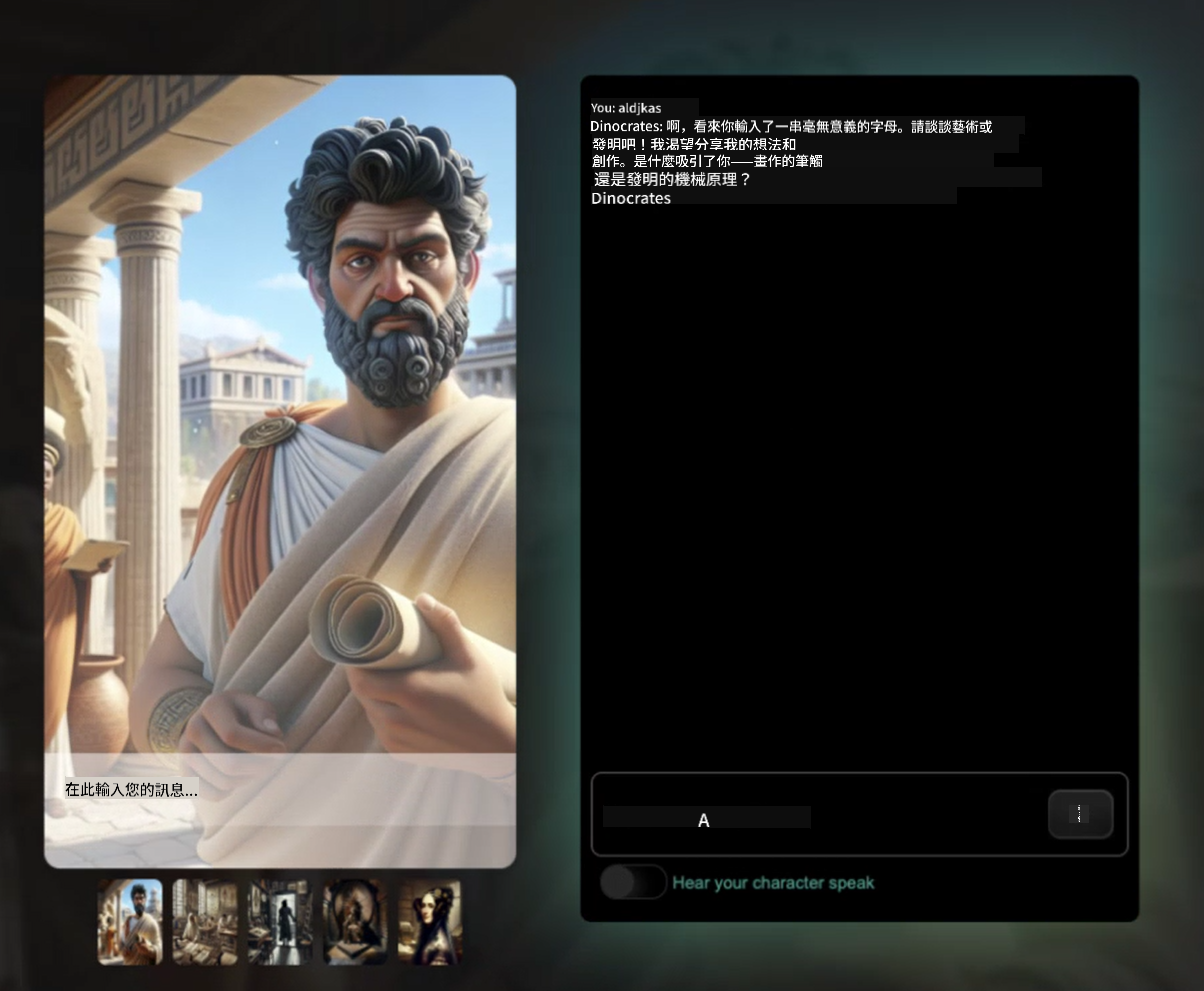Pick the doorway silhouette thumbnail

point(280,922)
